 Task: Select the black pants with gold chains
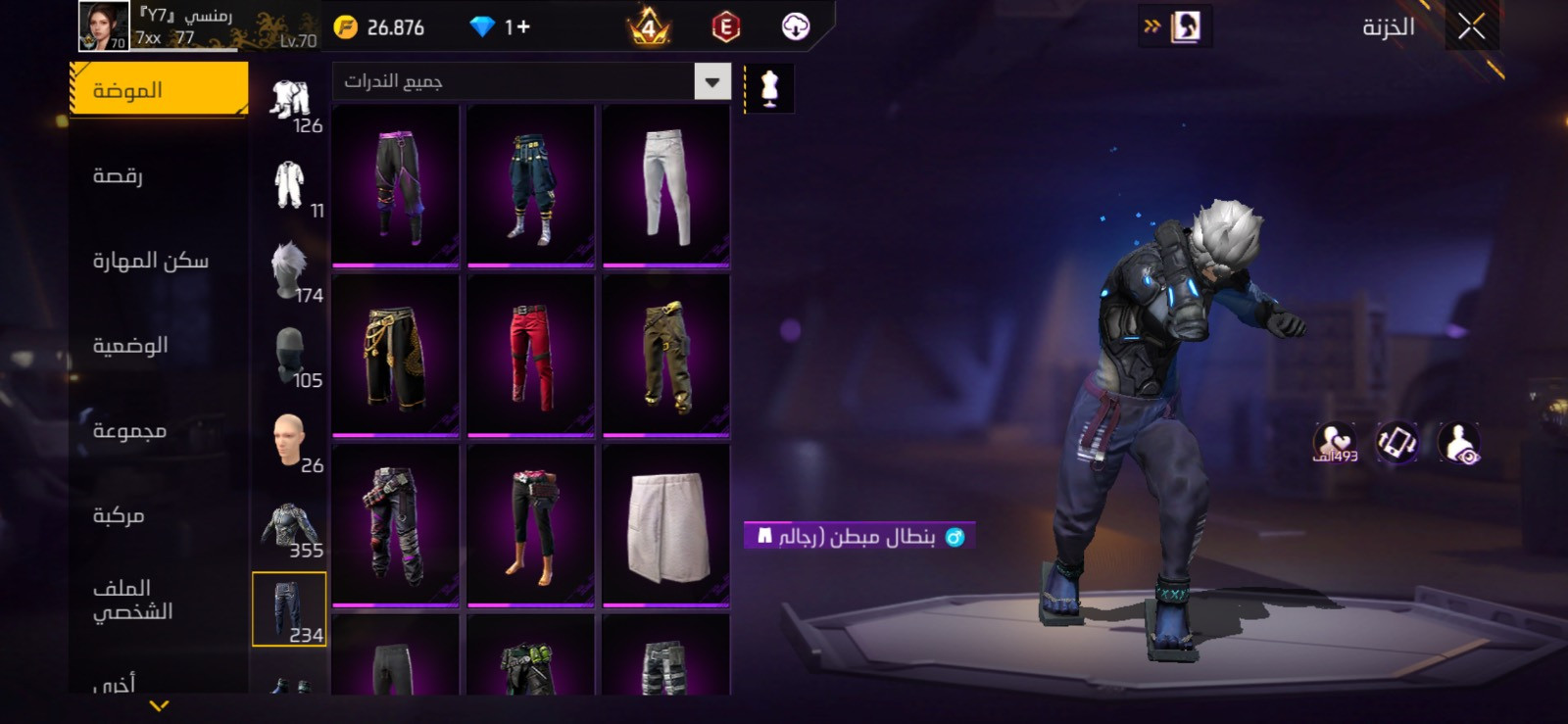(396, 356)
